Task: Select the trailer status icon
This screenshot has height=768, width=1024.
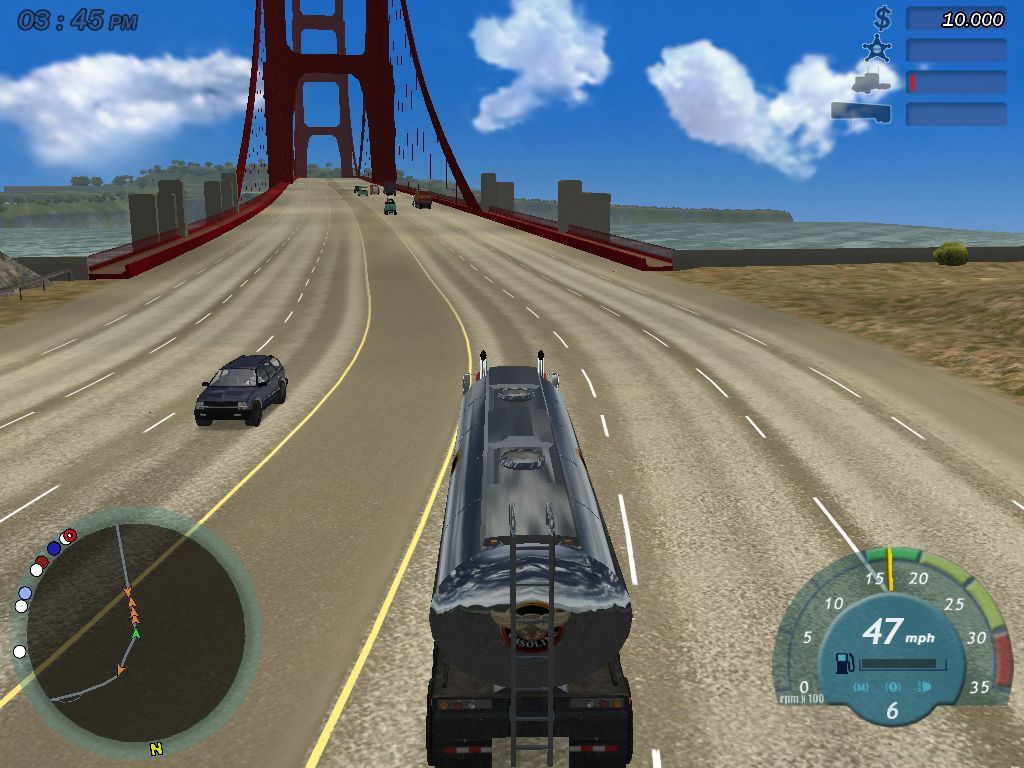Action: click(x=860, y=112)
